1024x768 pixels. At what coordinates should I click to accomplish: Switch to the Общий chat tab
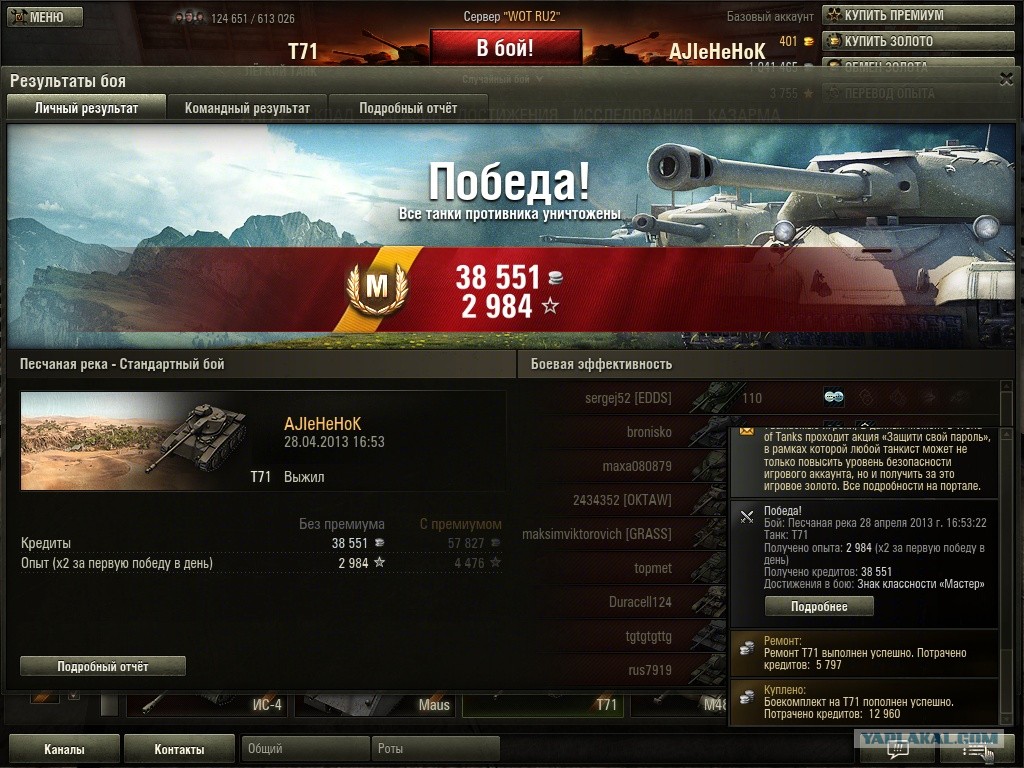tap(304, 749)
